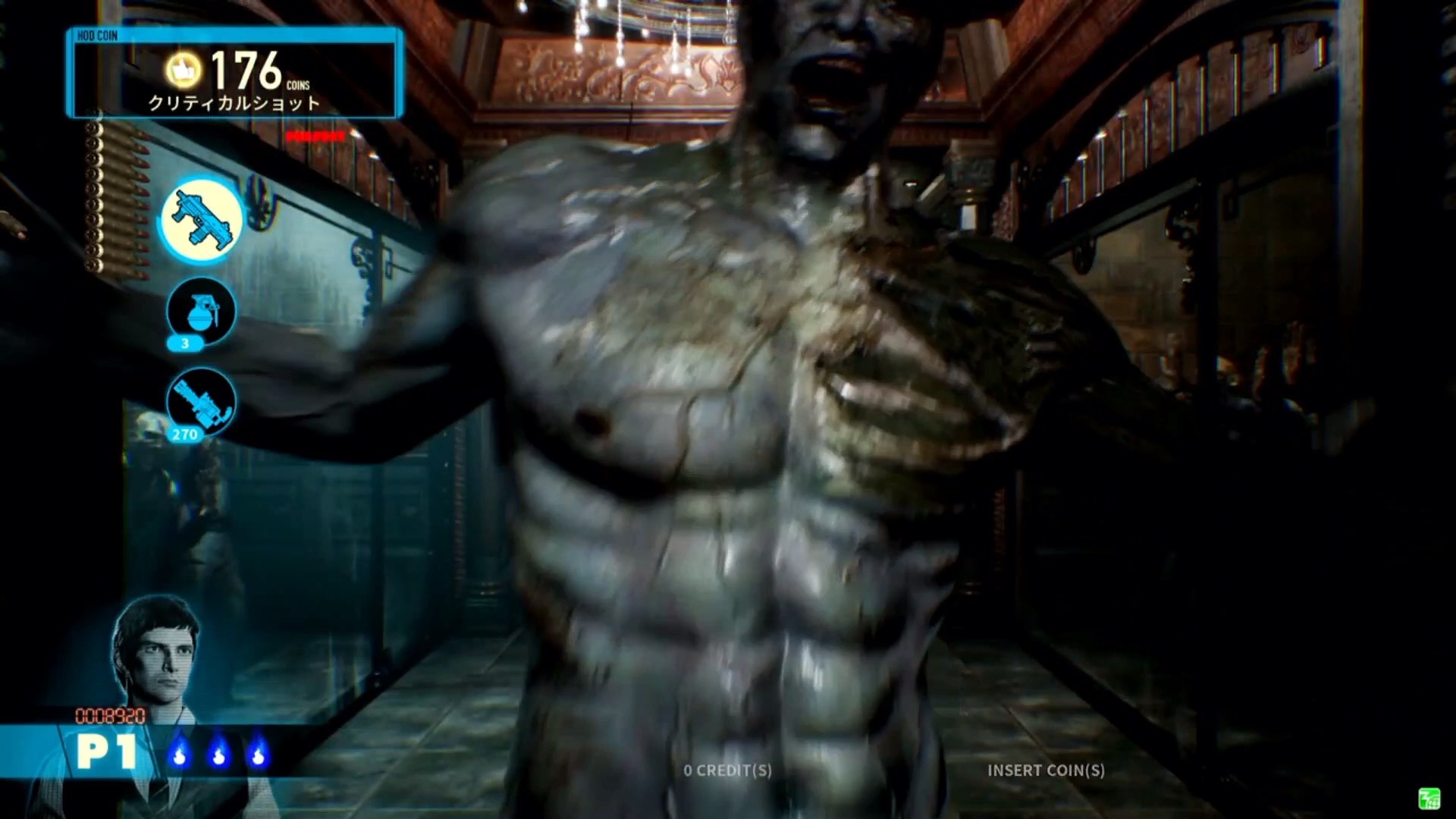Switch to the minigun weapon icon
The height and width of the screenshot is (819, 1456).
[x=201, y=402]
